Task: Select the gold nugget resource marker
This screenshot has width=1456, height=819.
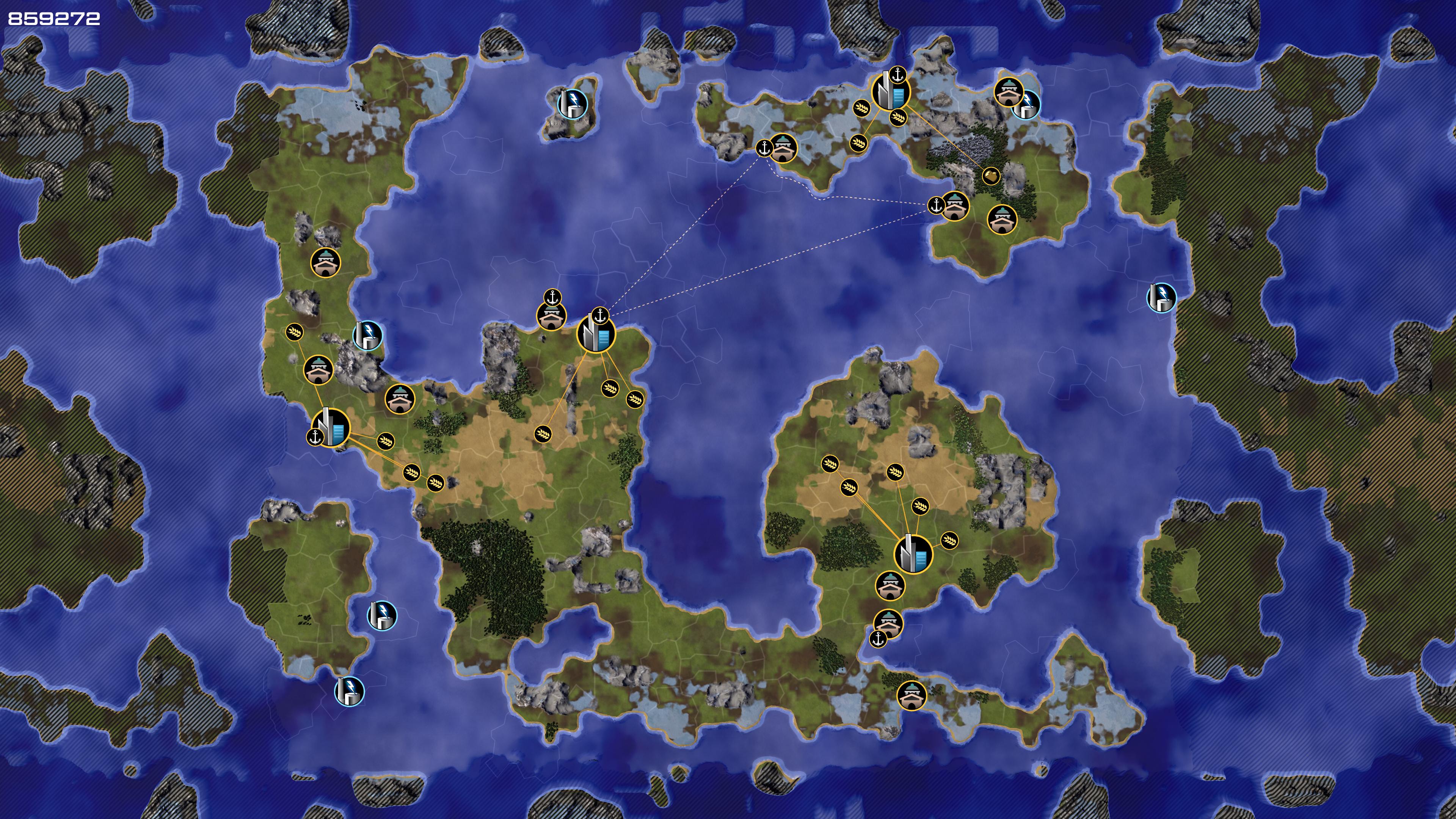Action: click(991, 176)
